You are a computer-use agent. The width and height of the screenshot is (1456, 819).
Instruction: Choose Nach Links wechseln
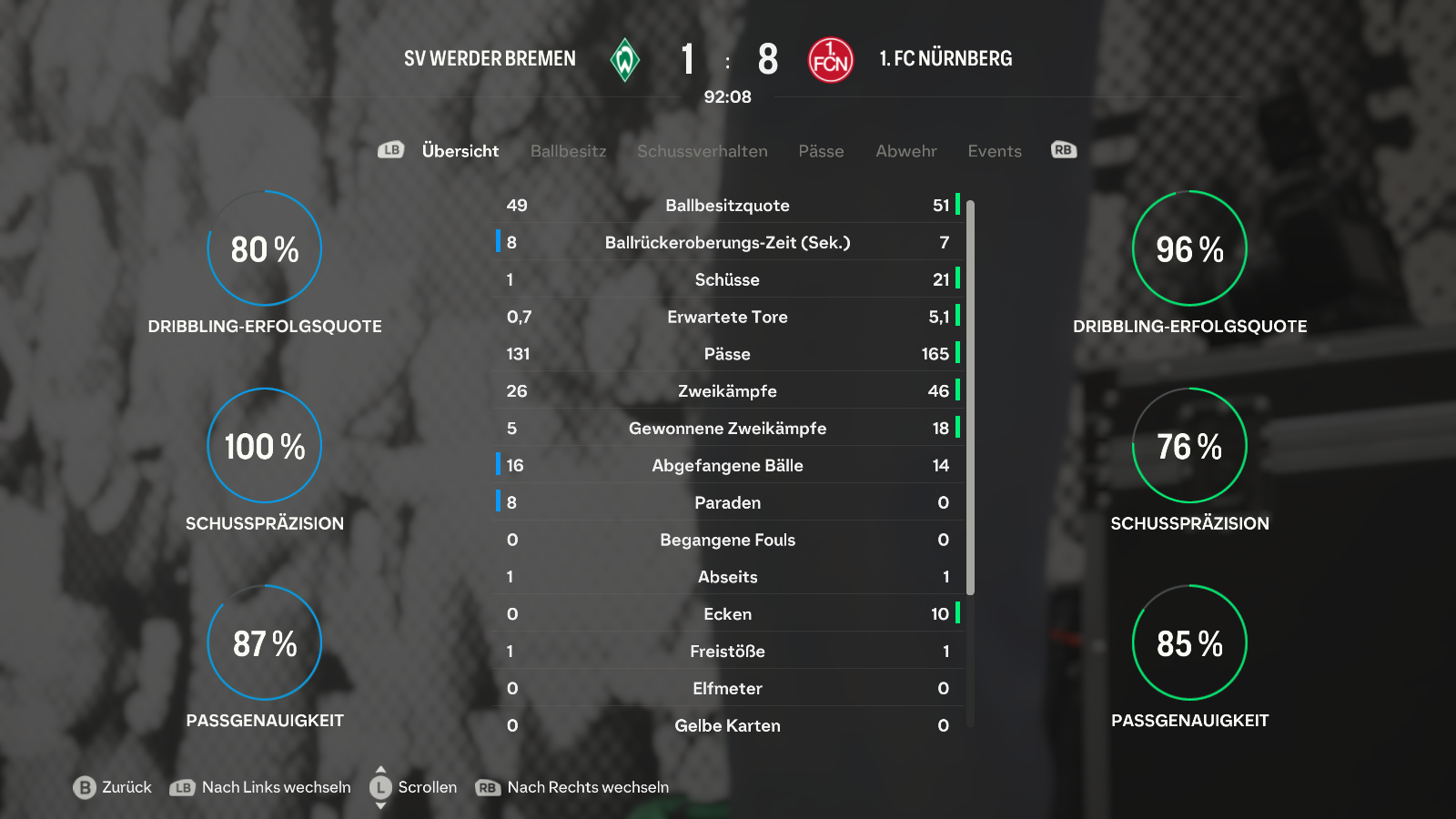(261, 787)
